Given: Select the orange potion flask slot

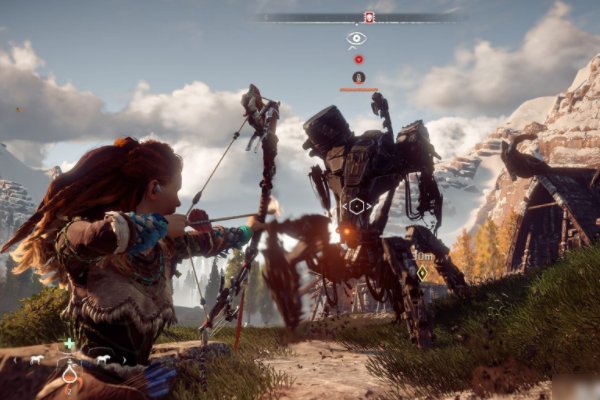Looking at the screenshot, I should click(70, 374).
